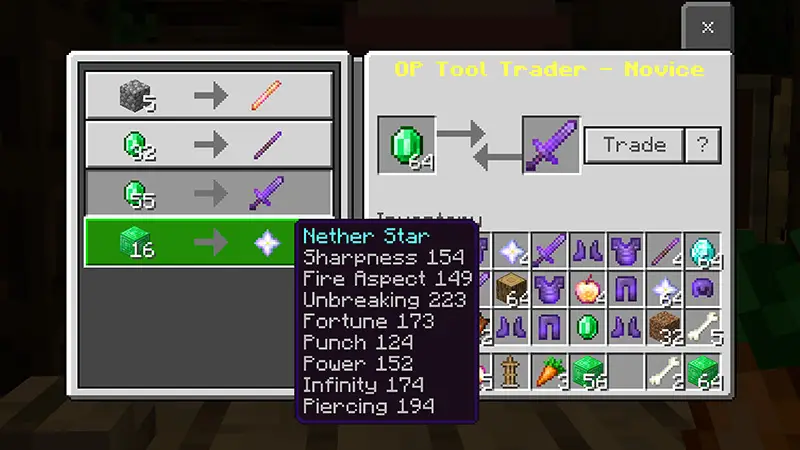Select the oak log stack of 64
The image size is (800, 450).
pos(511,290)
